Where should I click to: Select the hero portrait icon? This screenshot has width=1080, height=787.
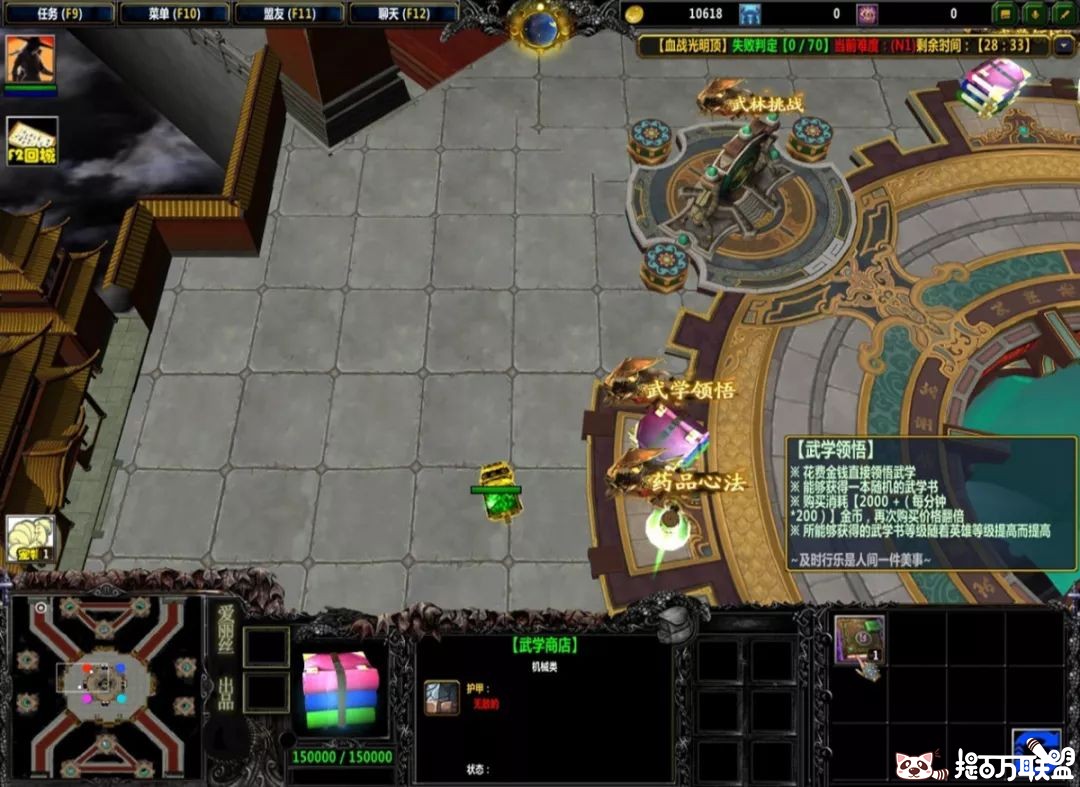(x=30, y=59)
